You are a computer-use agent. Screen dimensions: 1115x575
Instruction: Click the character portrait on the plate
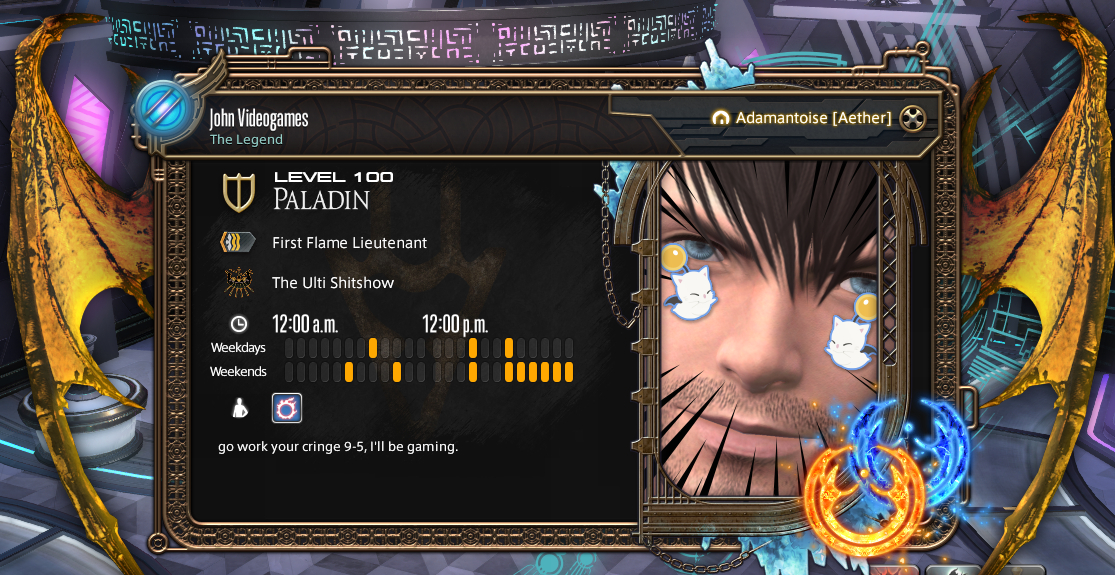768,330
